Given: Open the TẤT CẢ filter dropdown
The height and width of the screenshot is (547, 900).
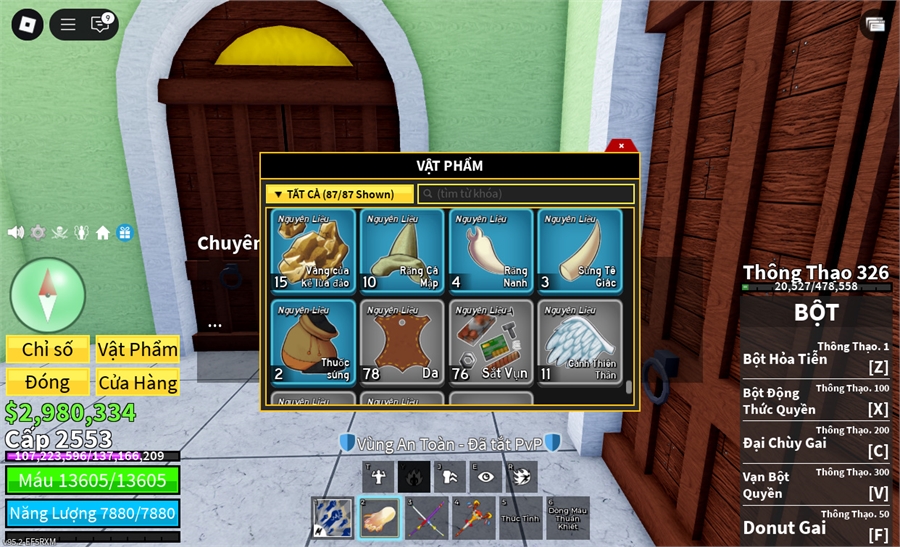Looking at the screenshot, I should pyautogui.click(x=340, y=194).
